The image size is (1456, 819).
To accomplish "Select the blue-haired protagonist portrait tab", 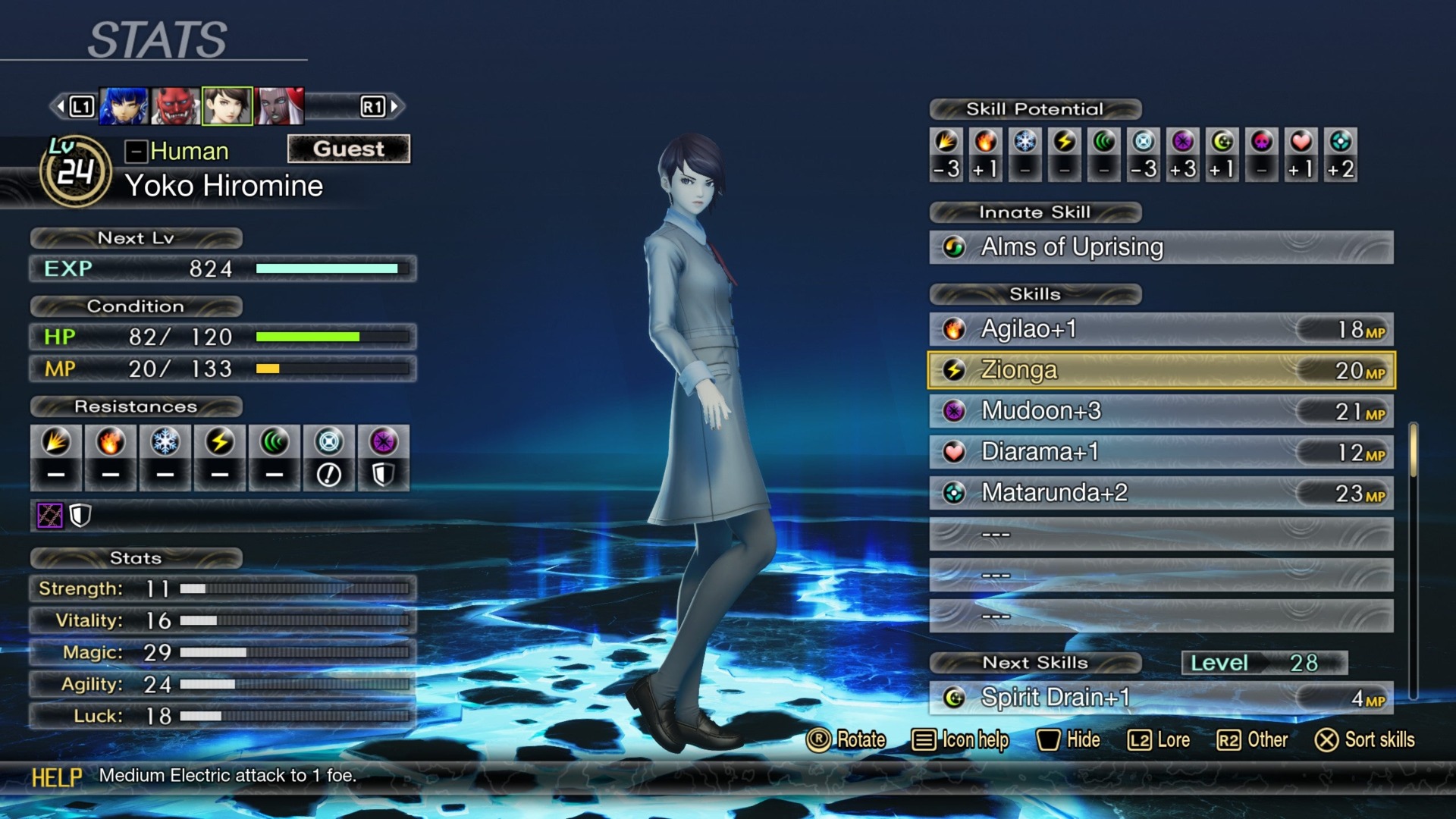I will tap(124, 106).
